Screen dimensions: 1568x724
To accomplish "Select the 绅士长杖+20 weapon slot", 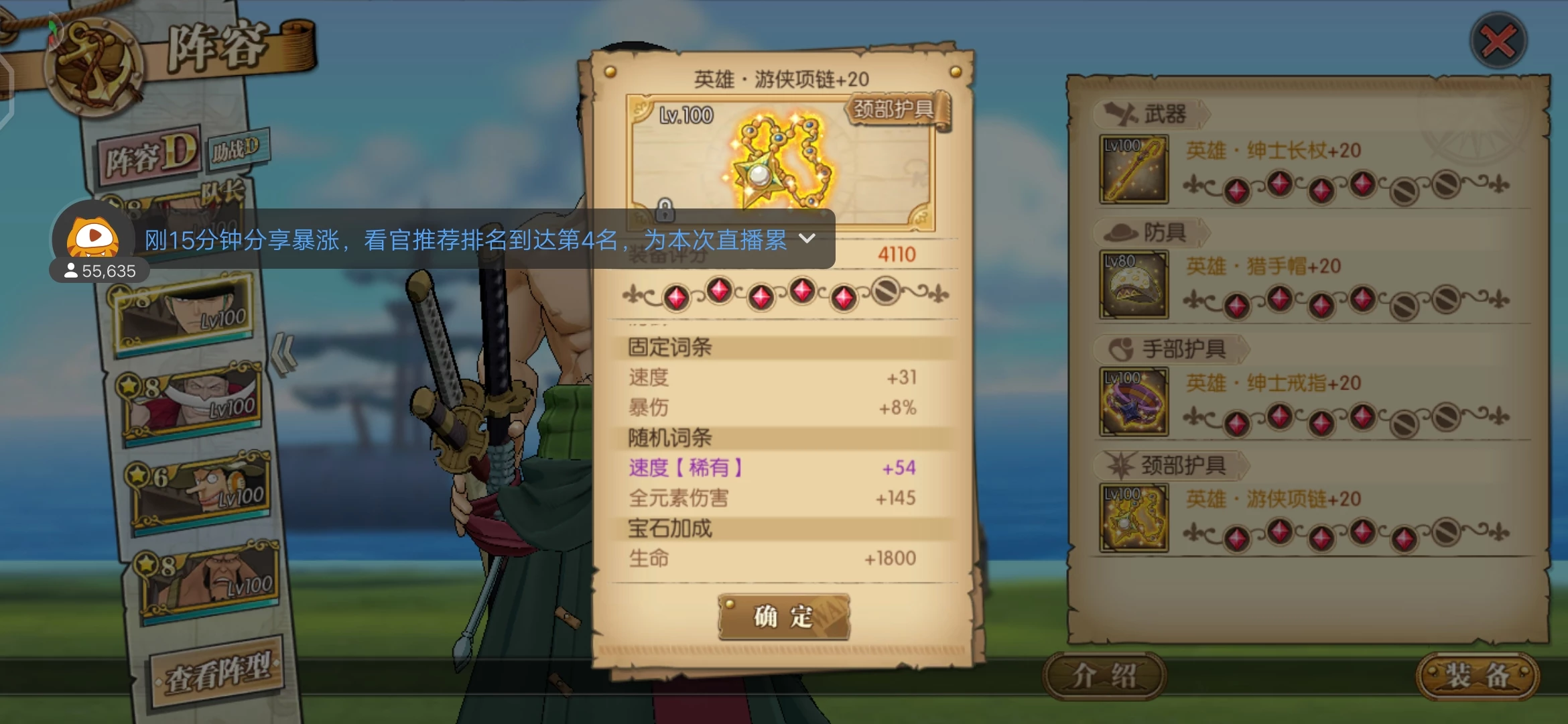I will click(1134, 170).
